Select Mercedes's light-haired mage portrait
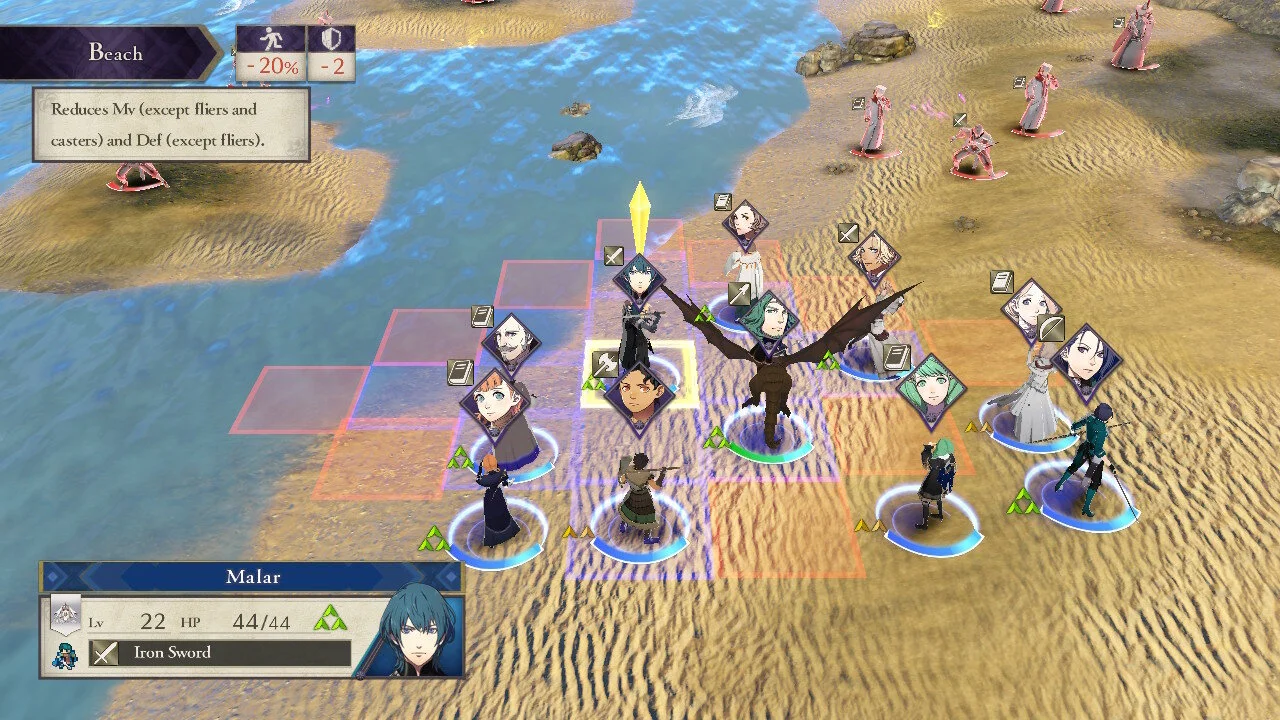Screen dimensions: 1280x720 [x=1031, y=309]
